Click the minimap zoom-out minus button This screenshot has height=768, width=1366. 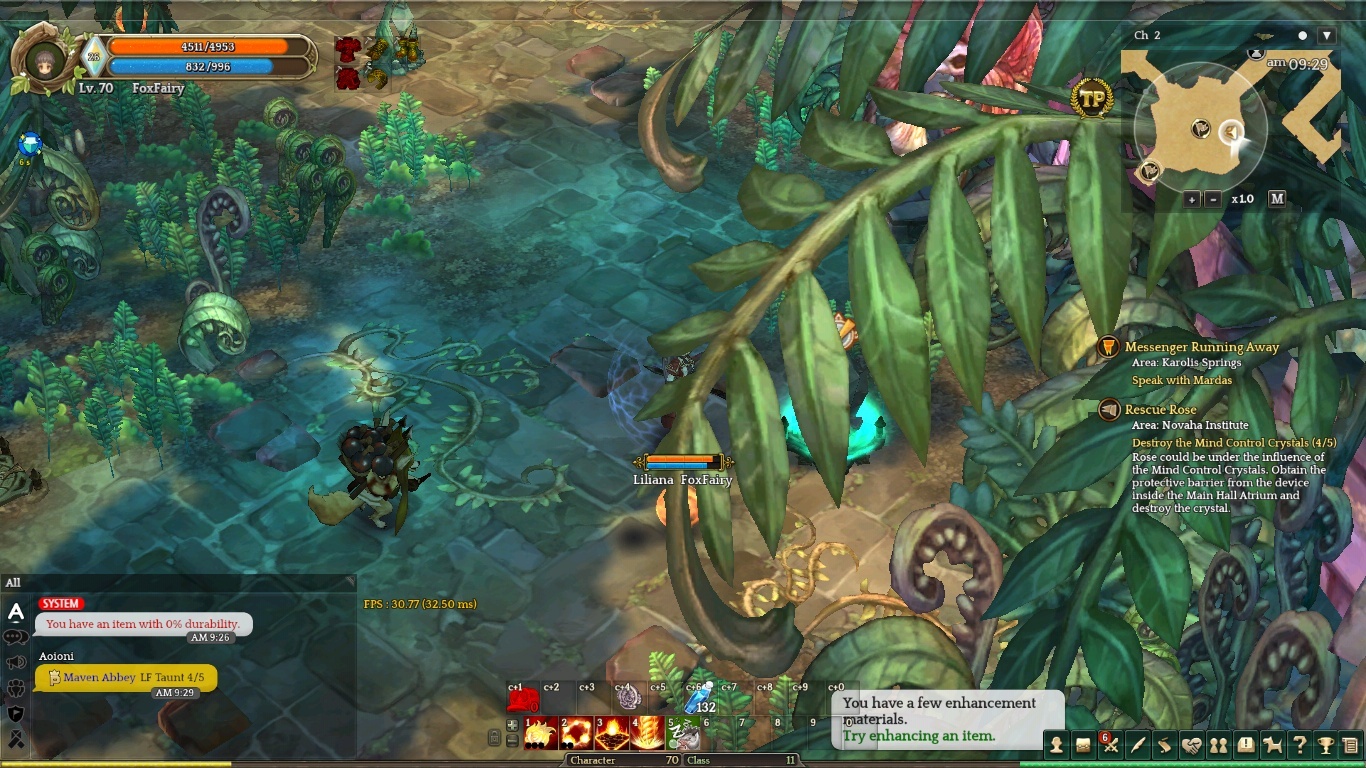[1213, 199]
